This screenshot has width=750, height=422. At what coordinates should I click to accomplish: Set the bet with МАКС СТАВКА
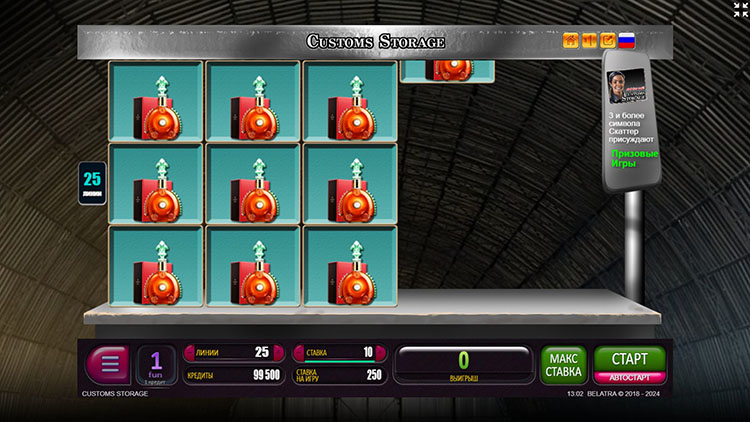[x=564, y=364]
